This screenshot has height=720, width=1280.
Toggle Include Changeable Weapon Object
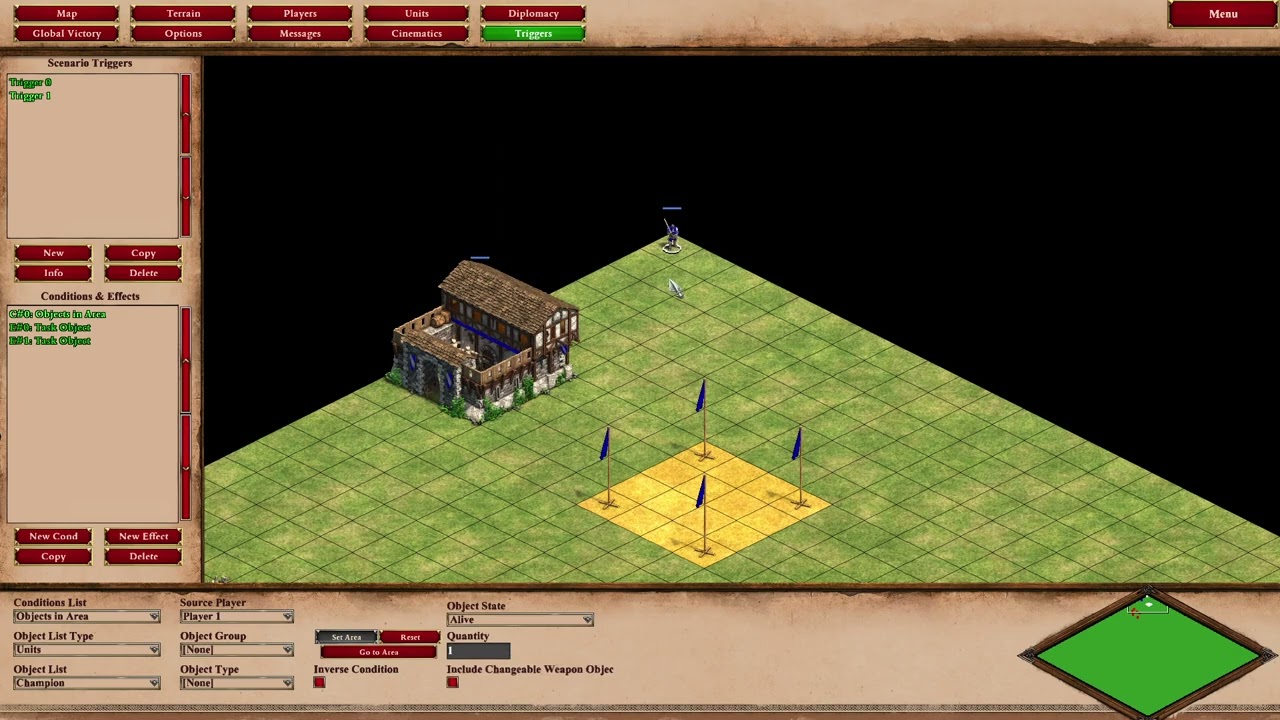click(452, 682)
